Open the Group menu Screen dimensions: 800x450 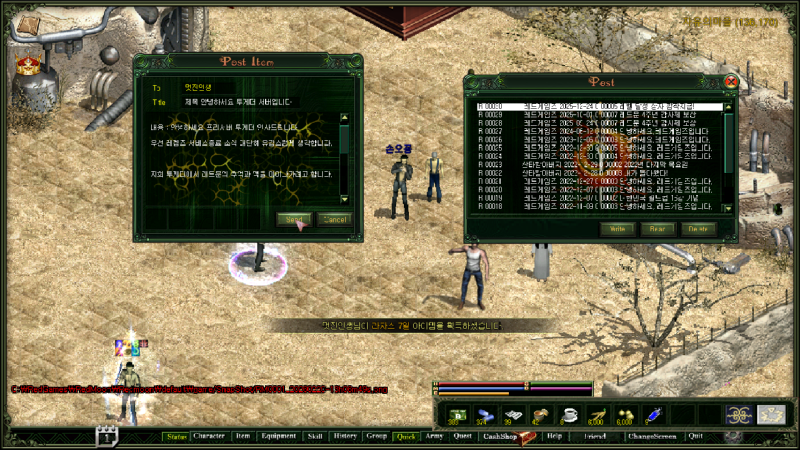pos(376,437)
